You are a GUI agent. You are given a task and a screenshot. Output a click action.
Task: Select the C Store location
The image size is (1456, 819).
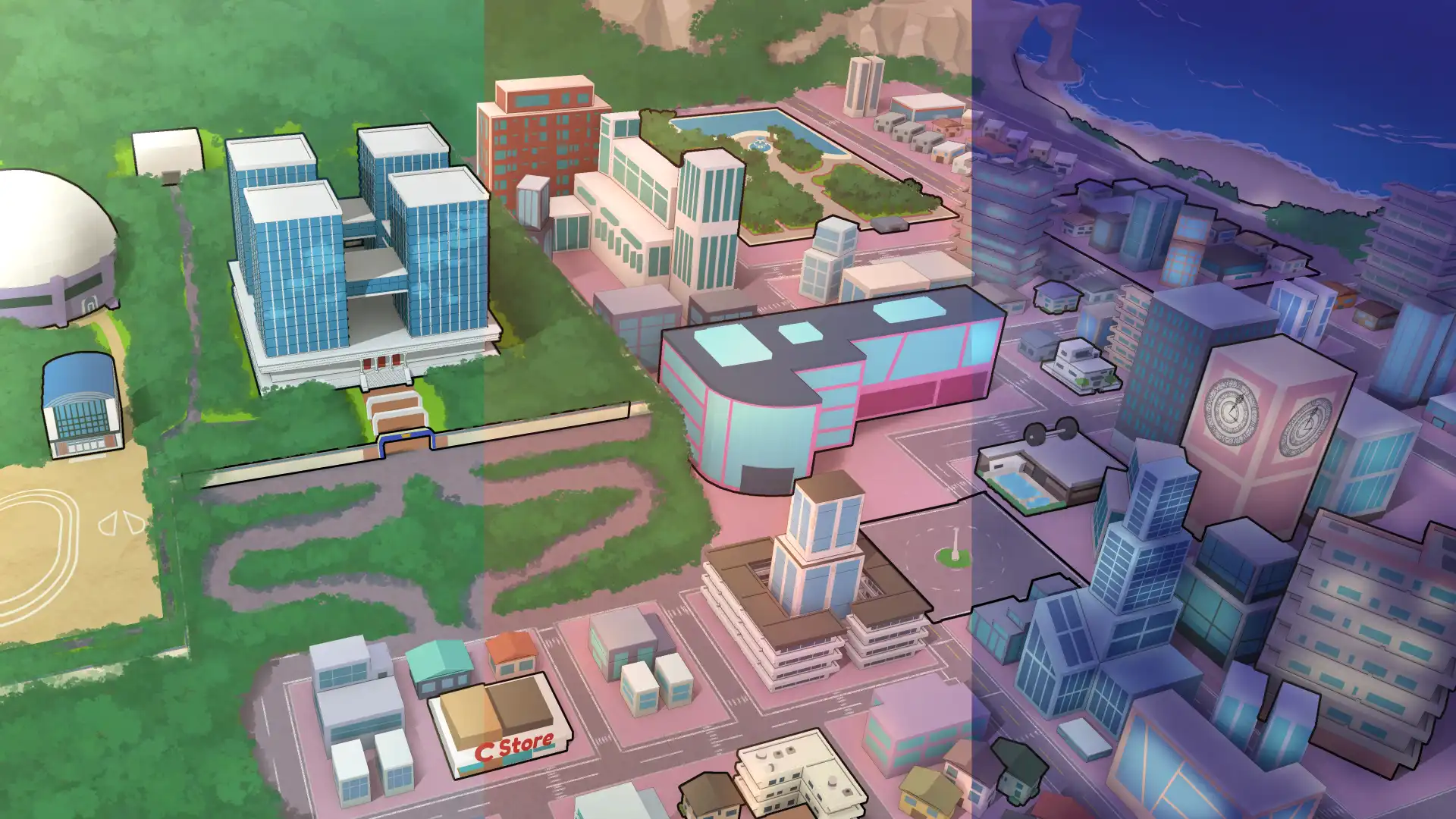click(x=500, y=724)
